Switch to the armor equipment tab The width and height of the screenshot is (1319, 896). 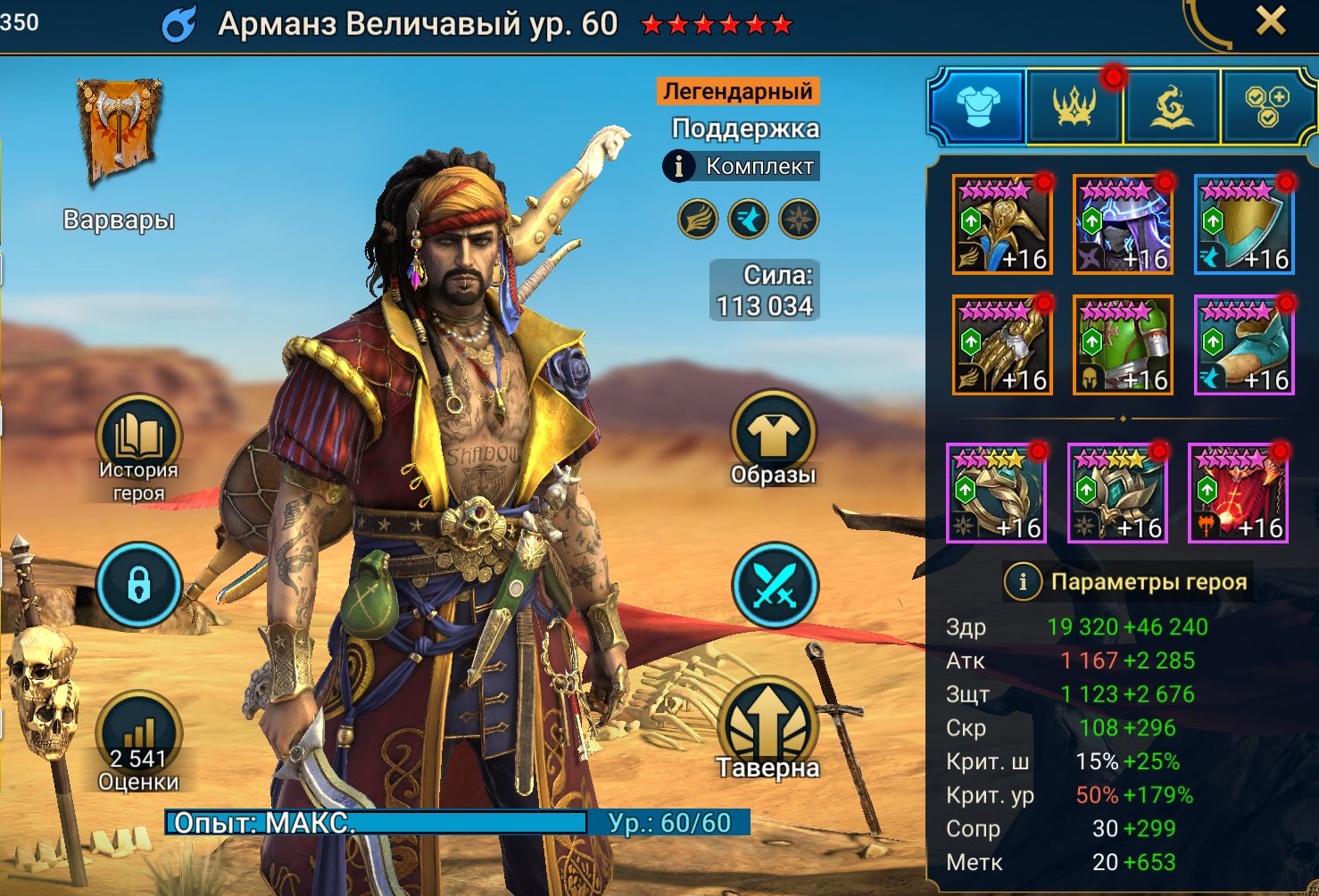coord(978,107)
